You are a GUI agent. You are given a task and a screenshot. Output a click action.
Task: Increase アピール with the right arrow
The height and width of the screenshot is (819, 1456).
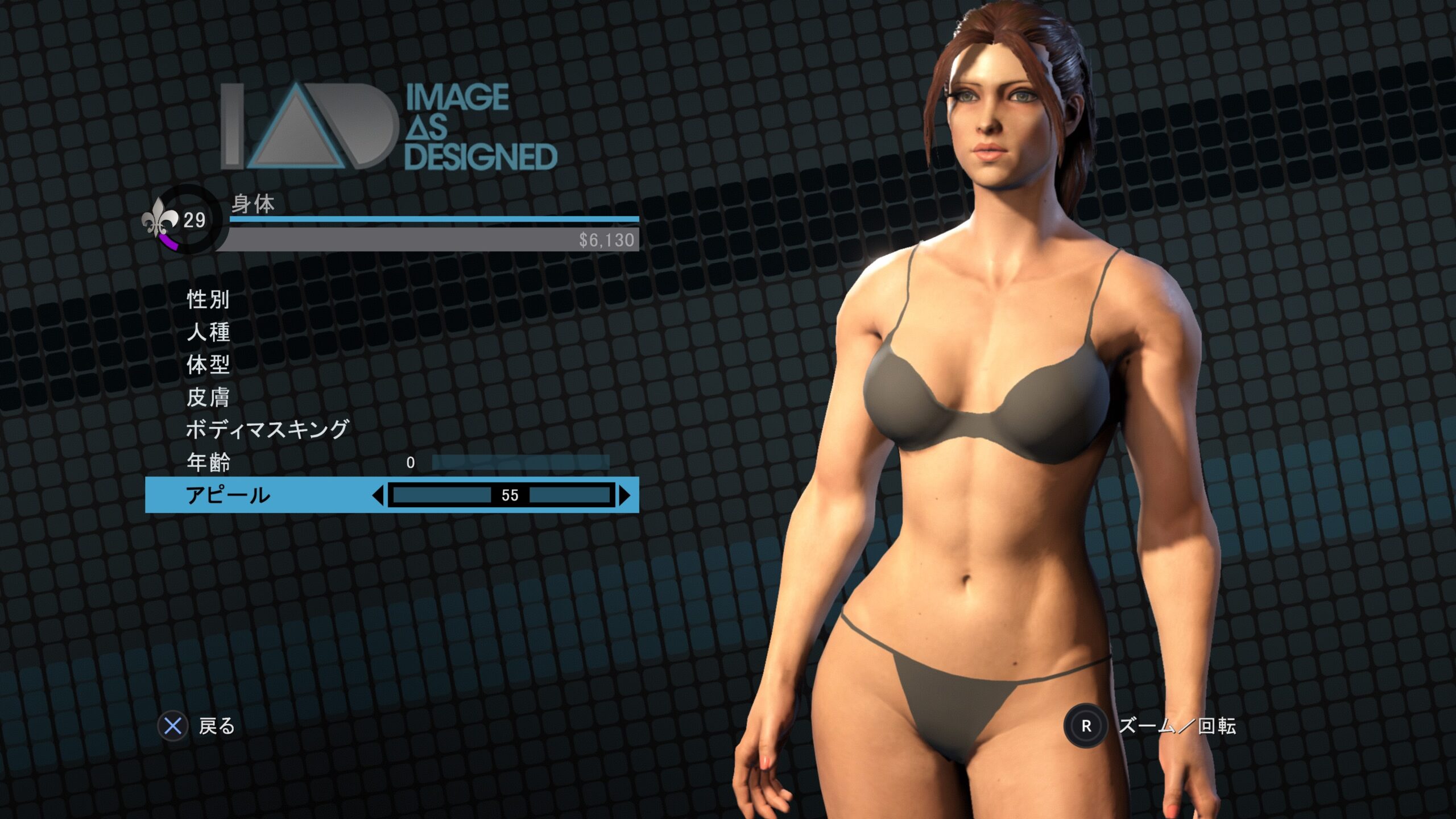(x=624, y=495)
